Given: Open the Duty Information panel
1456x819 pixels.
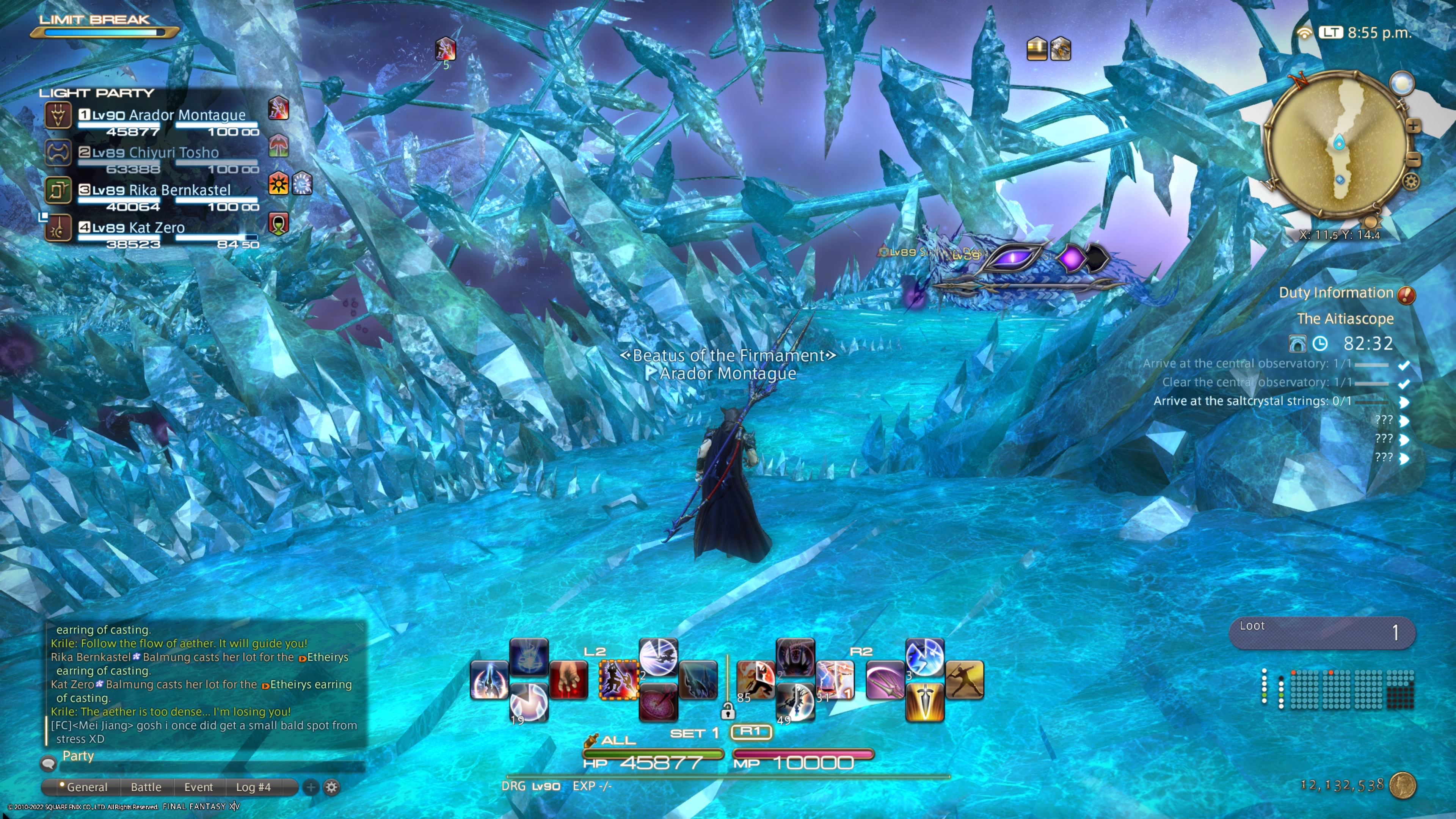Looking at the screenshot, I should tap(1336, 293).
